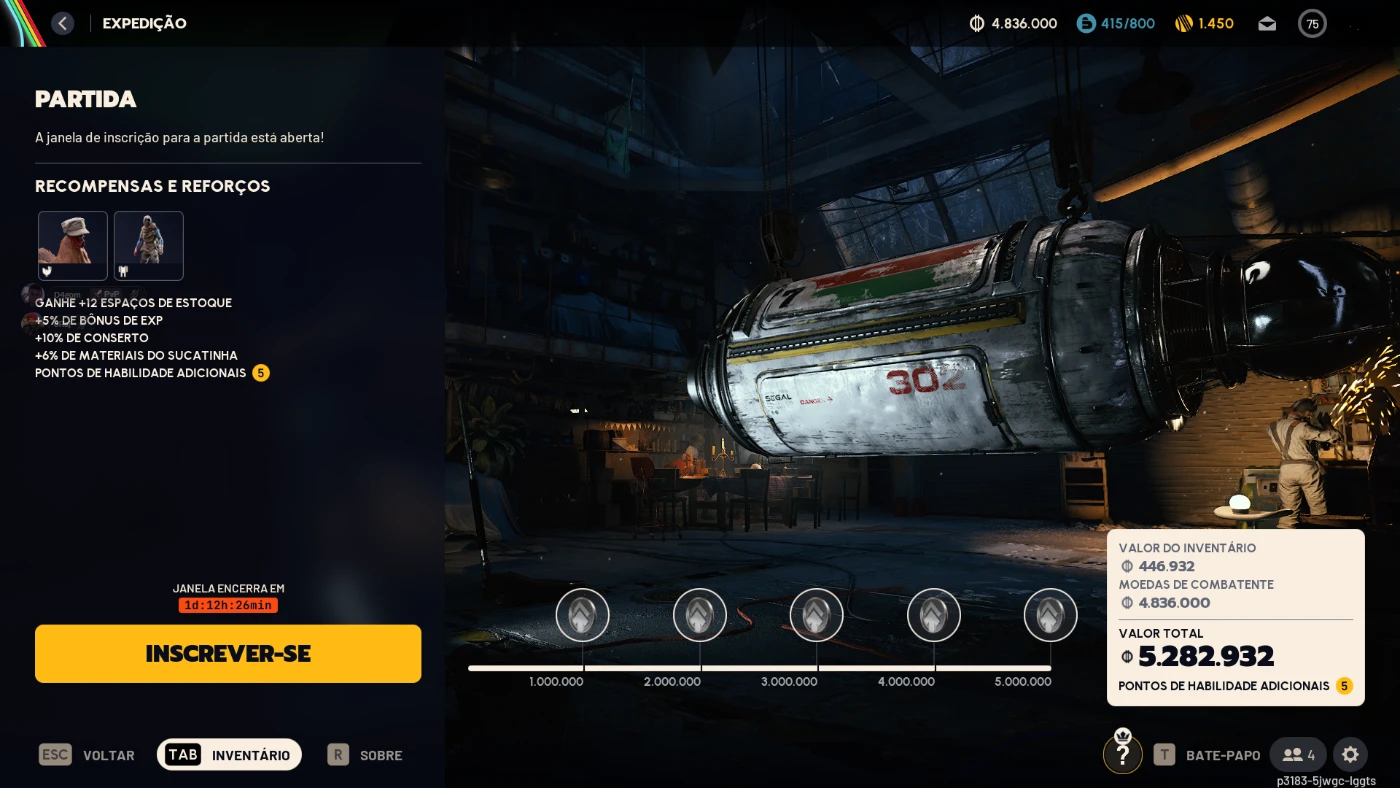Go back with the arrow beside EXPEDIÇÃO

(x=63, y=23)
